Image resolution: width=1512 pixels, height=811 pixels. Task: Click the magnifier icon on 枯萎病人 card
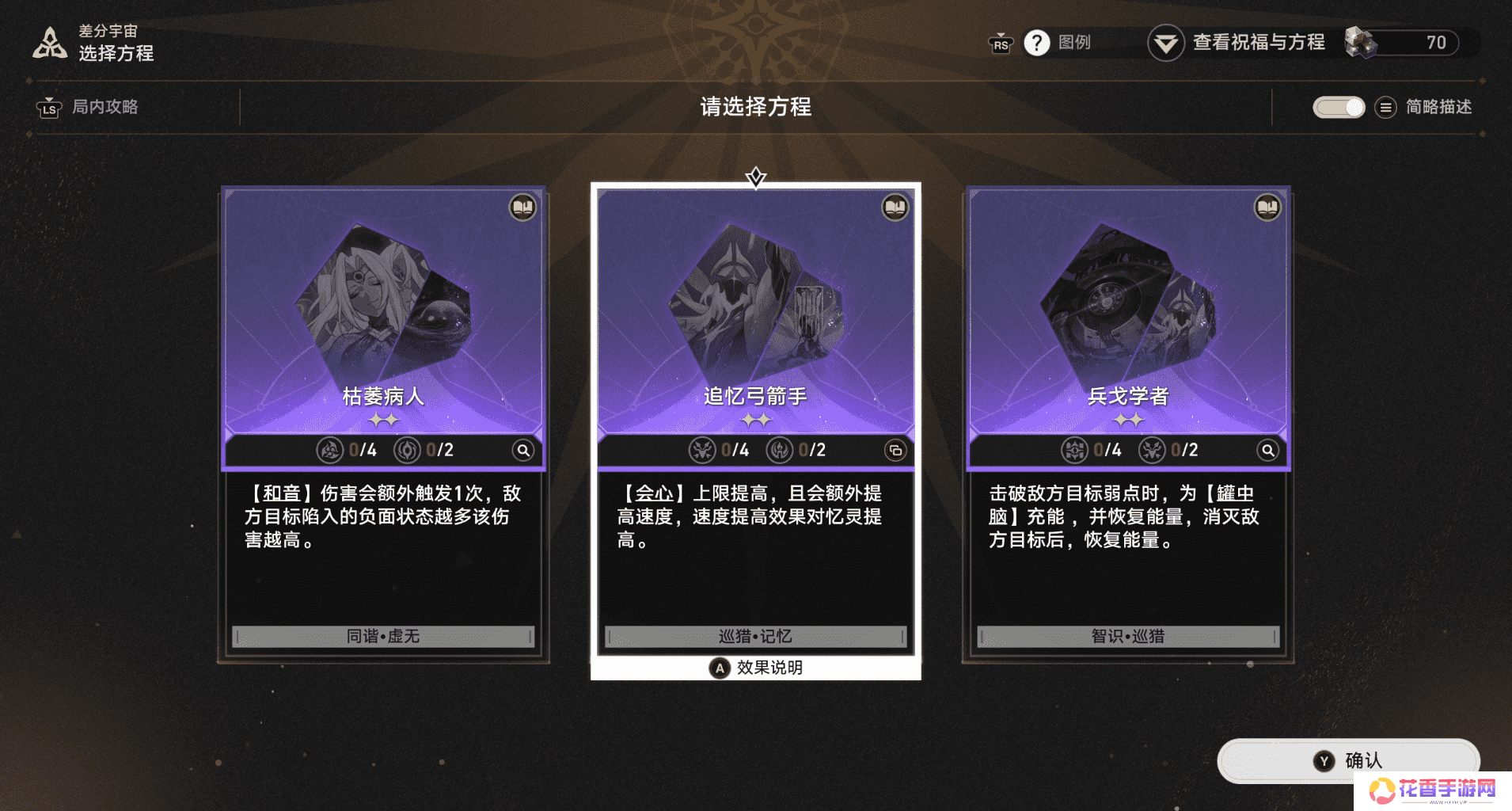click(x=523, y=450)
